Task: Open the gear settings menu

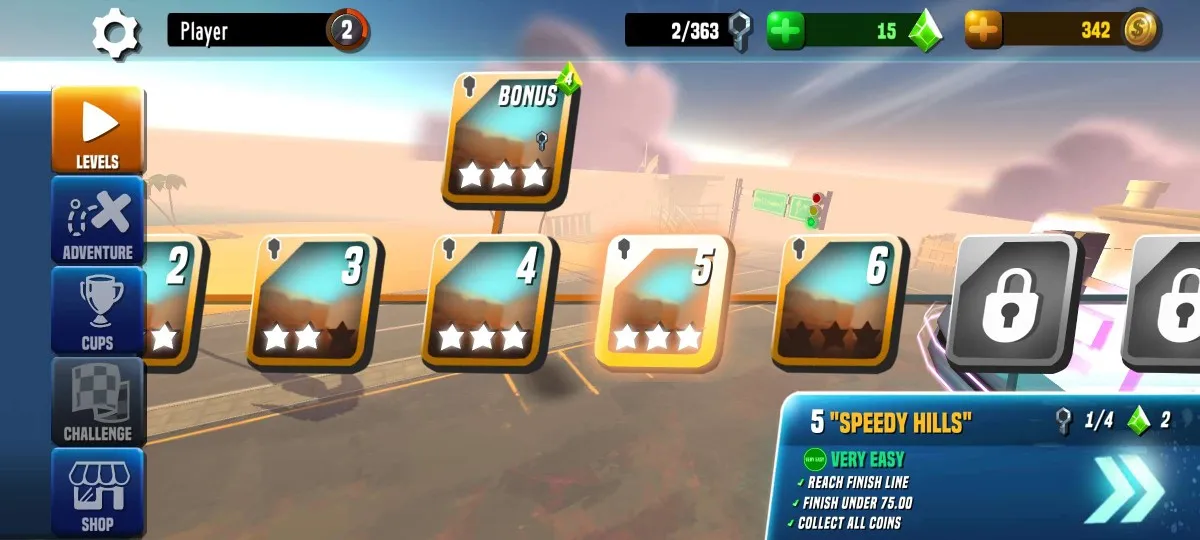Action: click(x=117, y=32)
